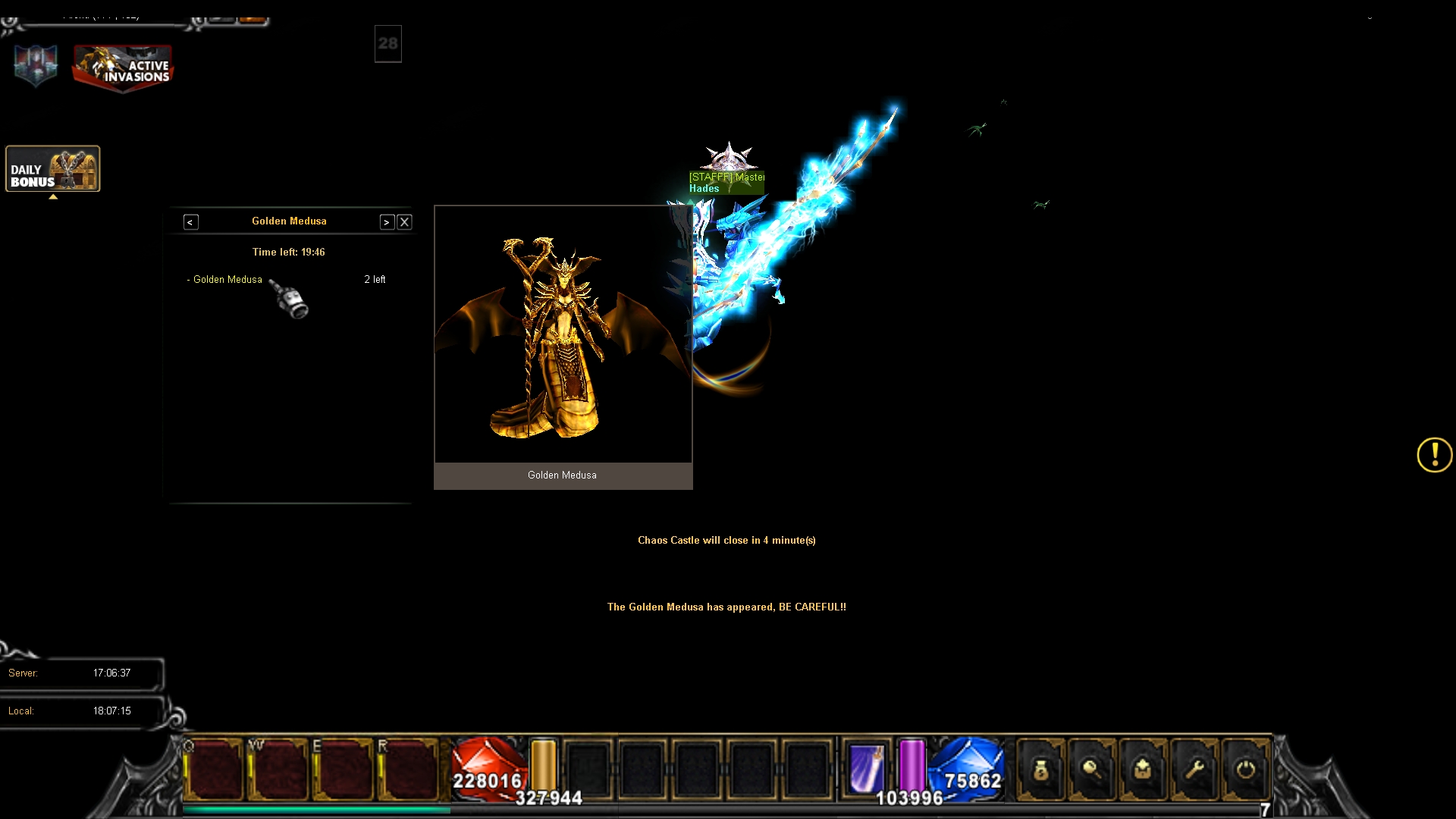This screenshot has width=1456, height=819.
Task: Click the power exit button
Action: pos(1245,770)
